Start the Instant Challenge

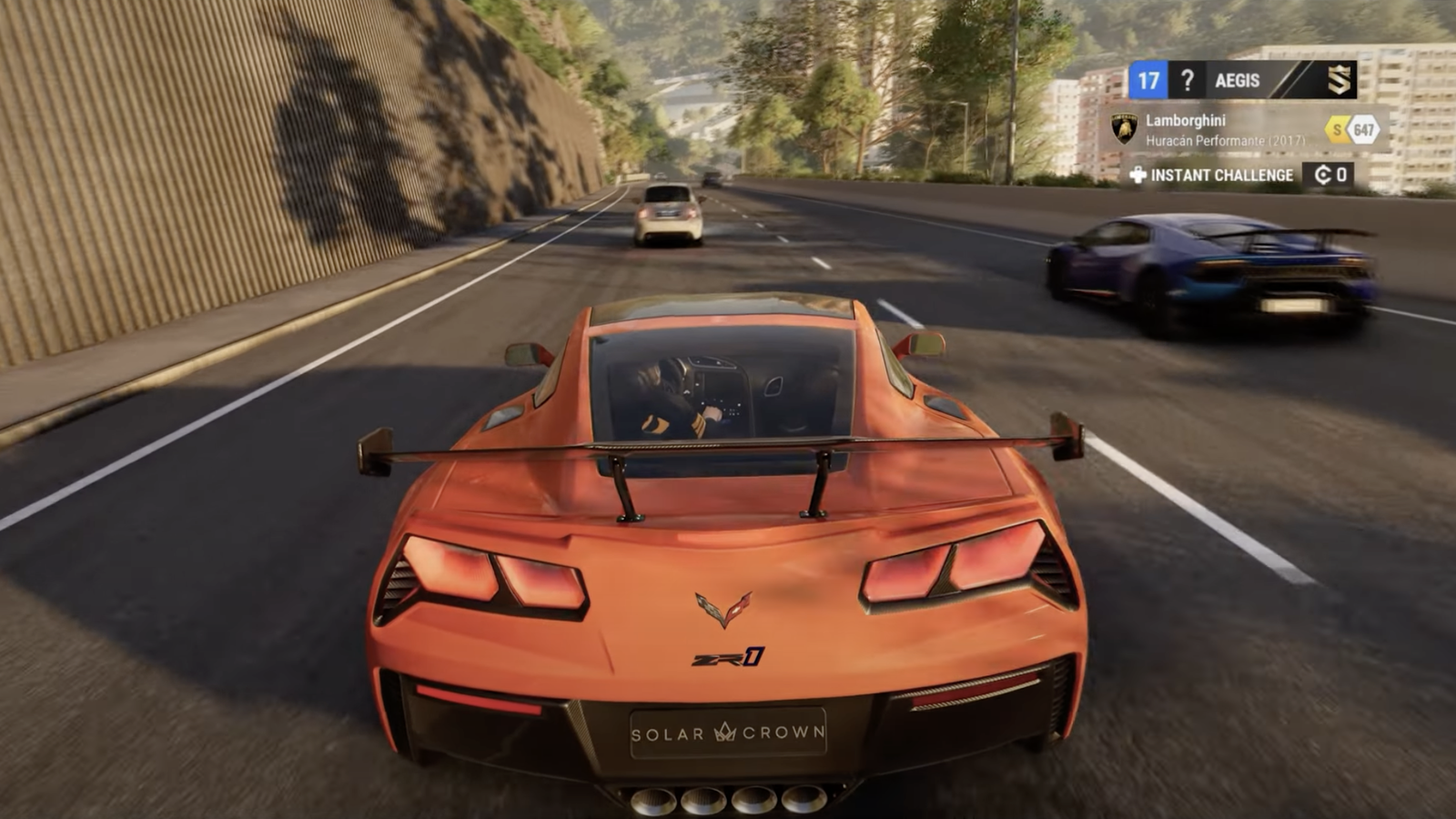click(1211, 175)
